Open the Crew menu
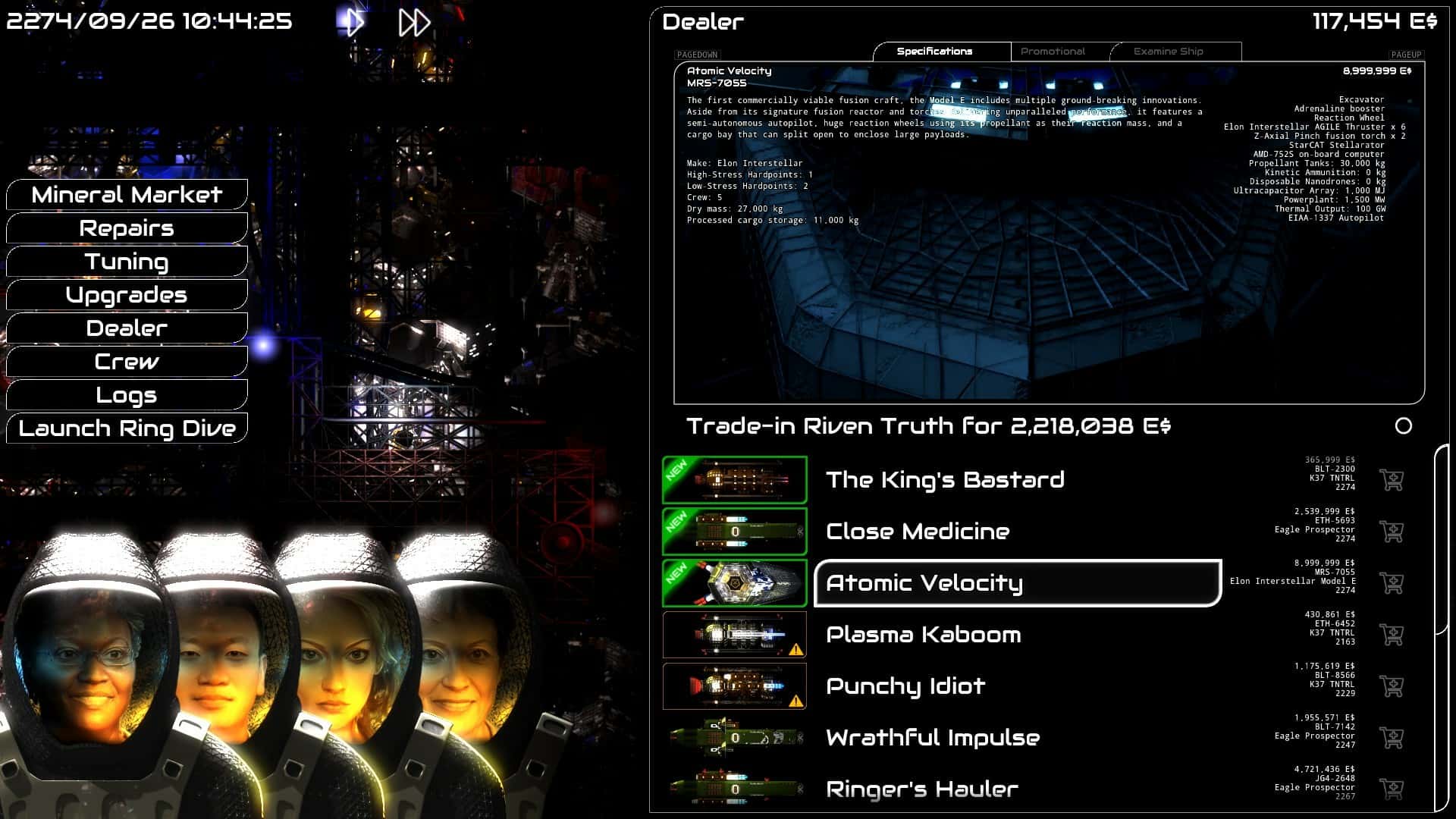The image size is (1456, 819). [x=126, y=362]
